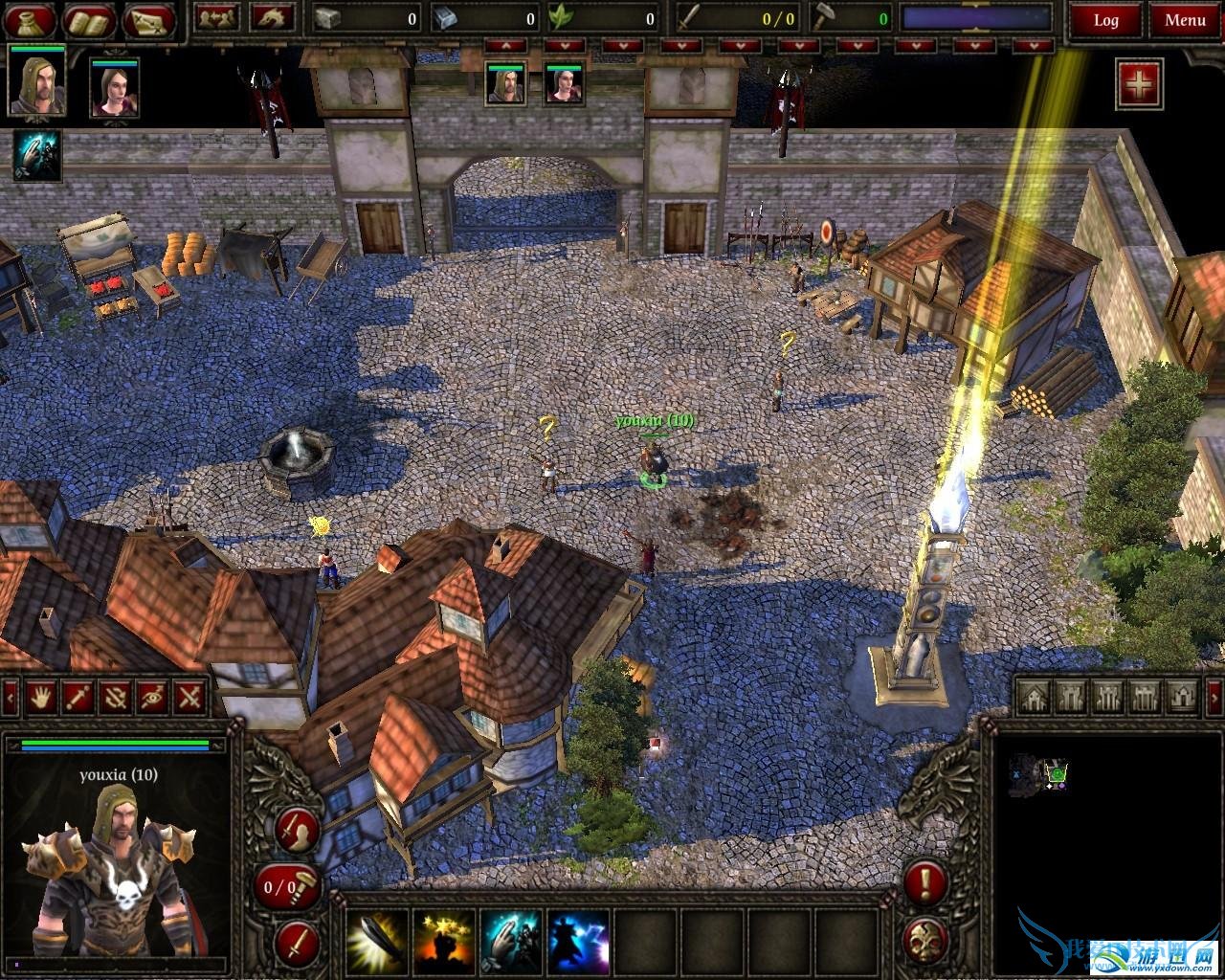Open the Log

pyautogui.click(x=1105, y=19)
